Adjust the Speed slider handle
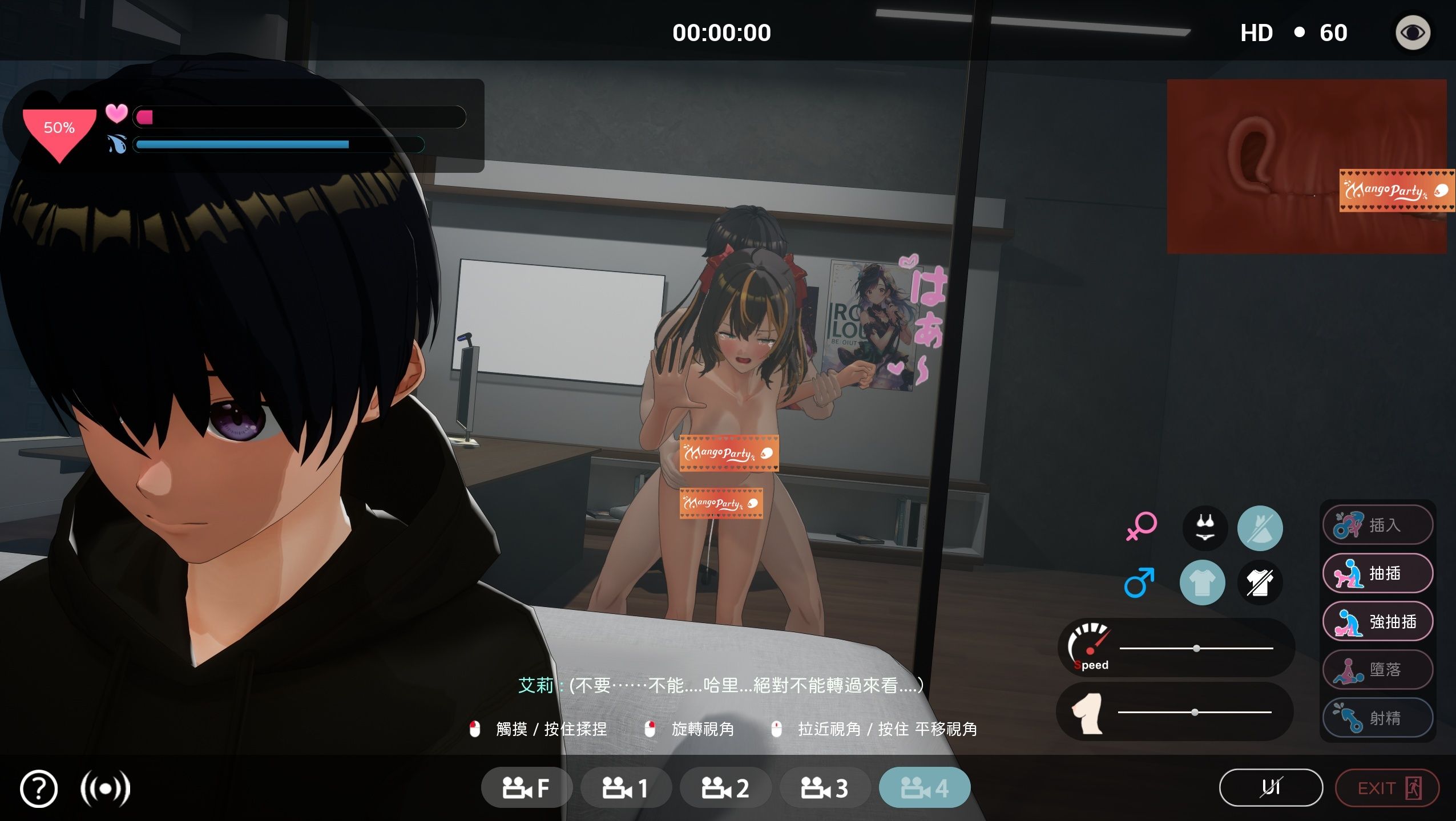 (x=1196, y=648)
